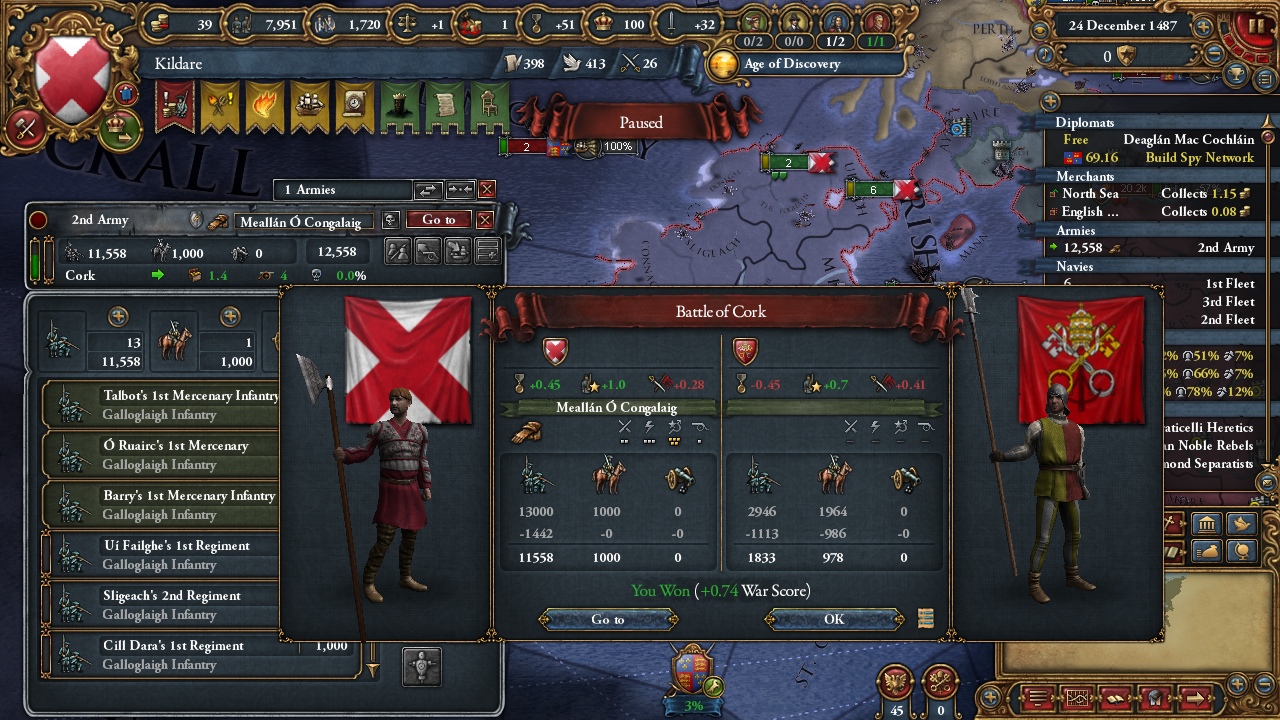Merge armies using the exchange-arrows icon
Image resolution: width=1280 pixels, height=720 pixels.
point(428,189)
